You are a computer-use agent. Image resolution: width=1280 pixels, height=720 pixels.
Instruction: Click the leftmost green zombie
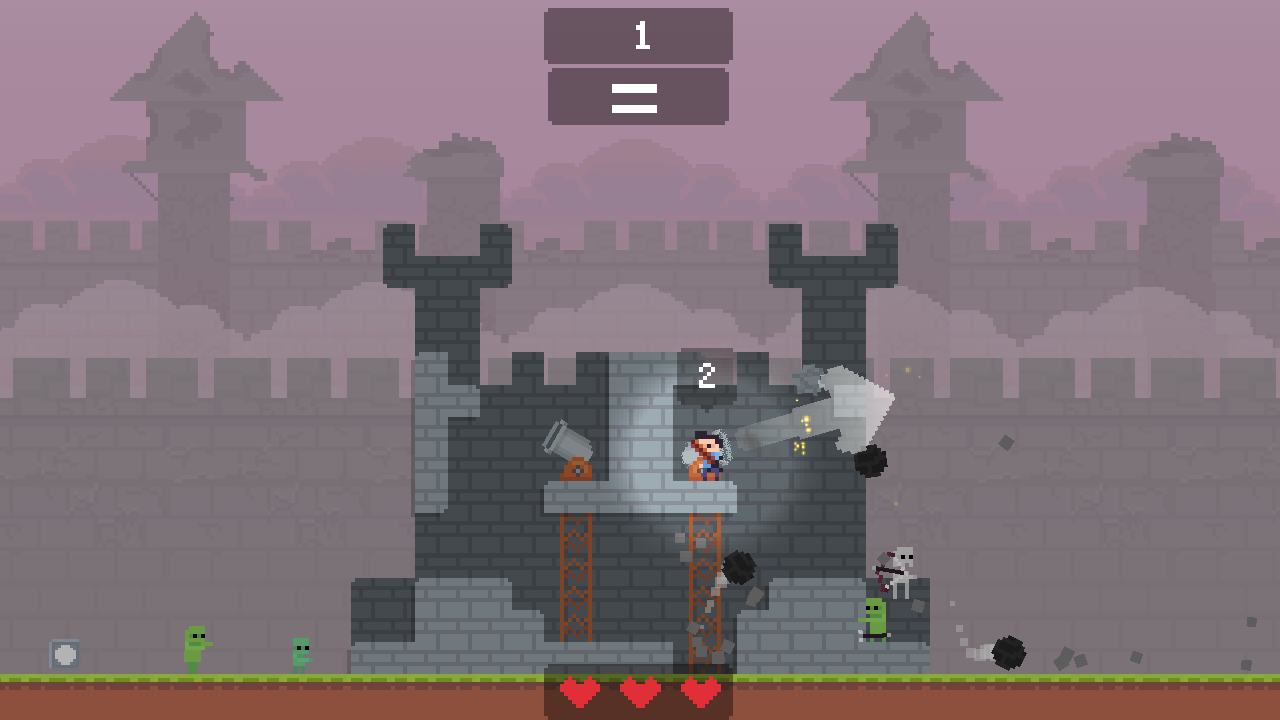198,645
